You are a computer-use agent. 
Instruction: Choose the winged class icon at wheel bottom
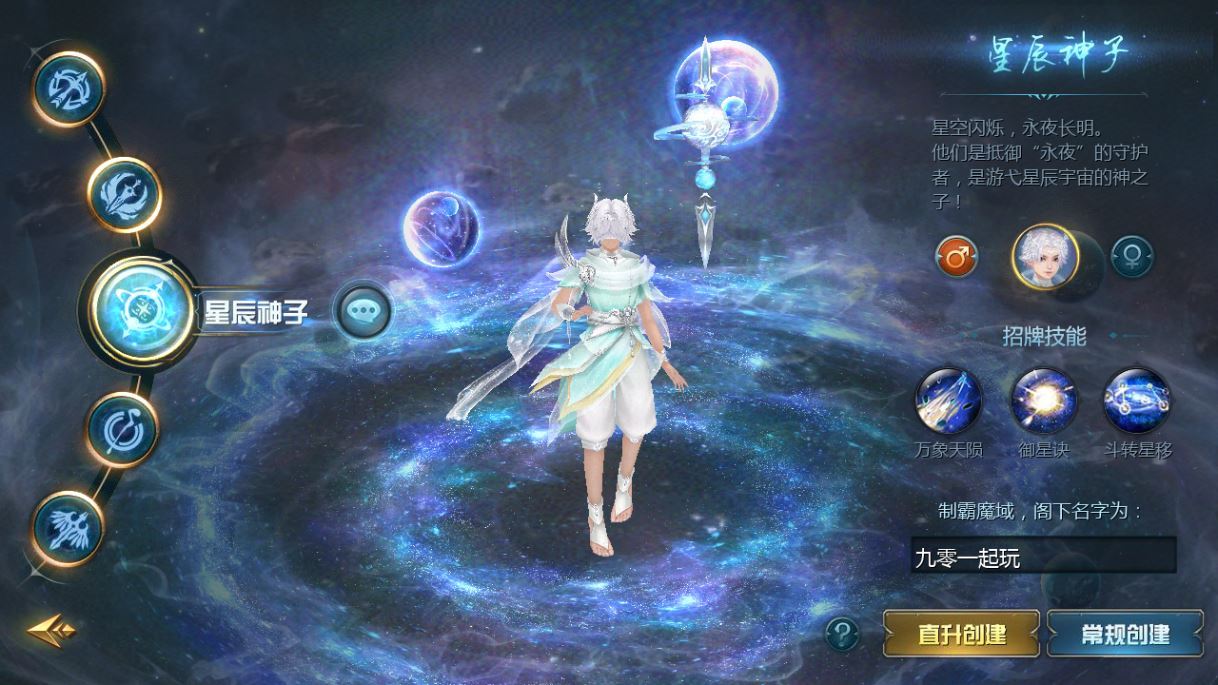click(69, 526)
